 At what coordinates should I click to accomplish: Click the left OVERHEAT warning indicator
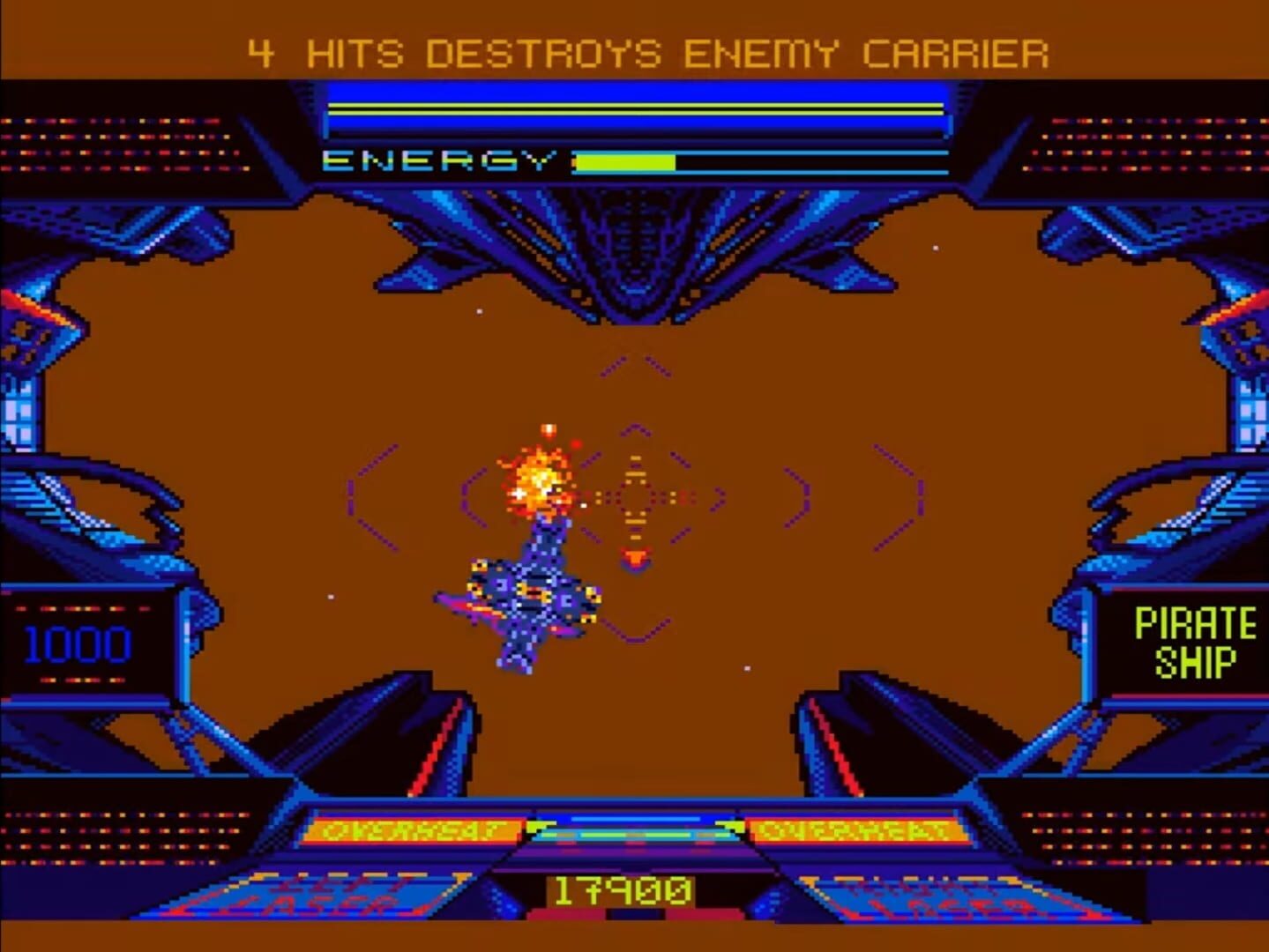point(414,829)
